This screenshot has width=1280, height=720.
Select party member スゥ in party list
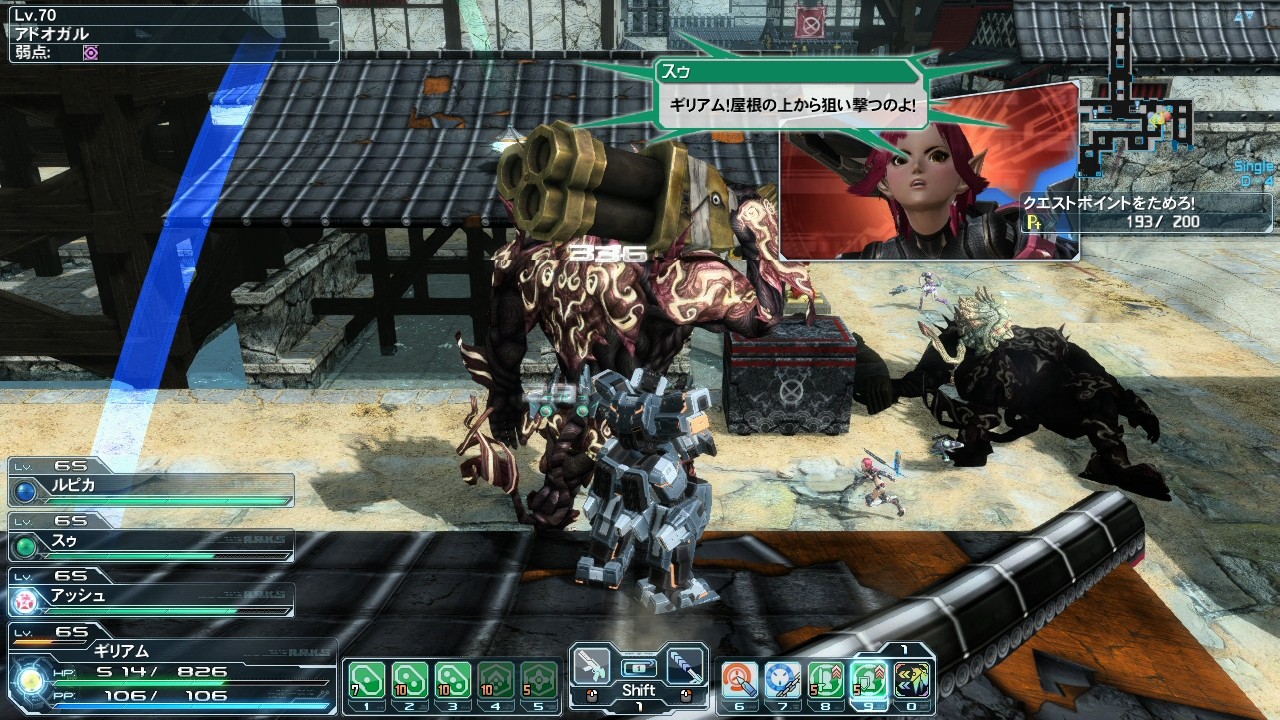tap(152, 543)
